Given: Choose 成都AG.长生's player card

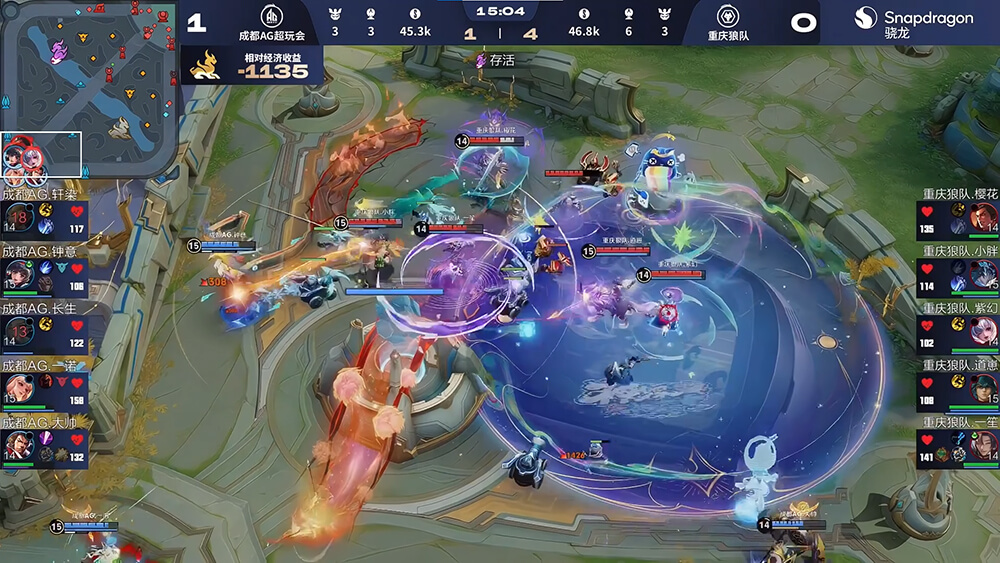Looking at the screenshot, I should 45,331.
